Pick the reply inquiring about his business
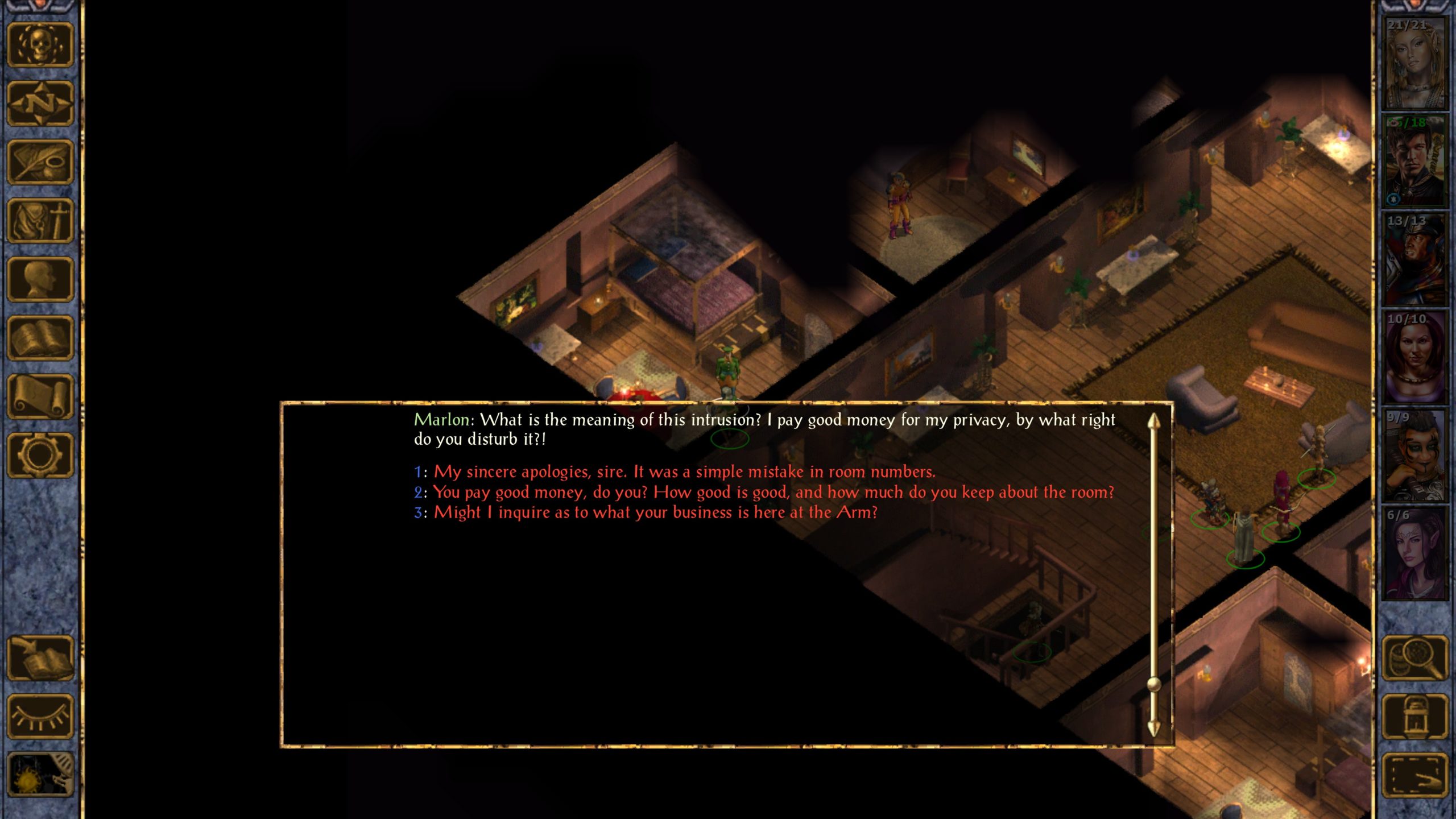Viewport: 1456px width, 819px height. point(655,513)
